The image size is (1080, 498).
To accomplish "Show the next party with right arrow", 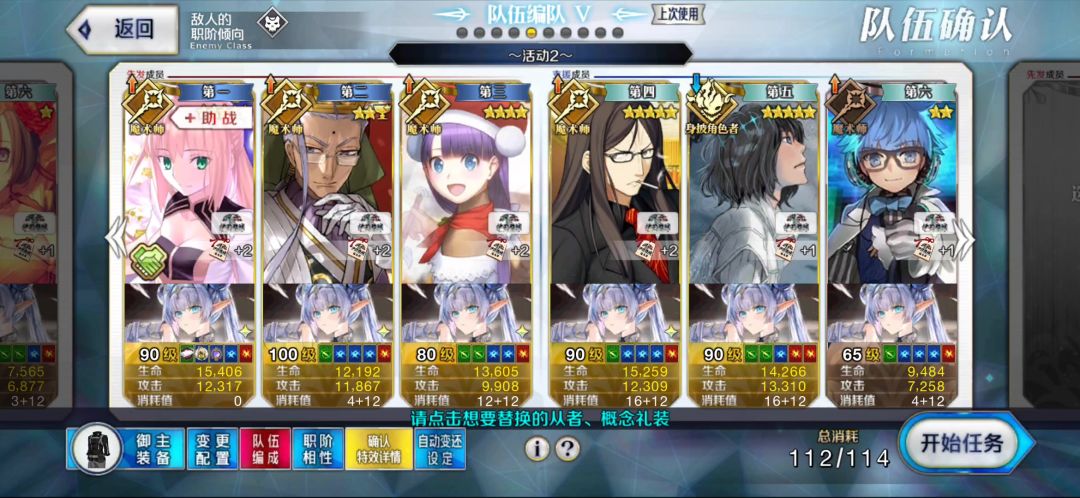I will pos(964,240).
